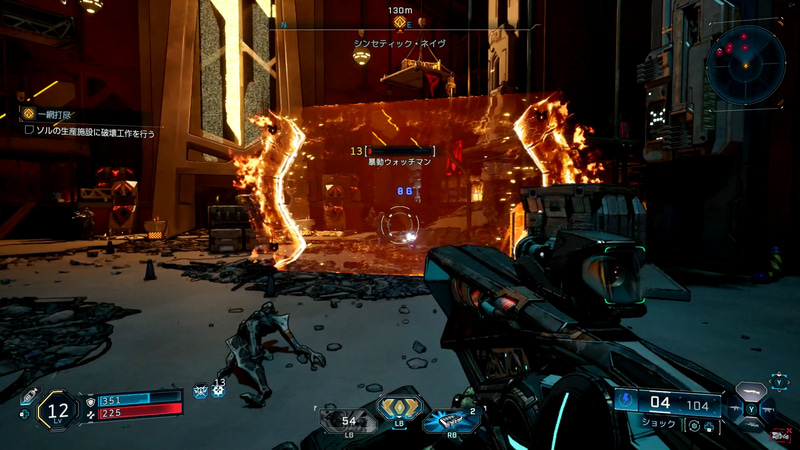This screenshot has width=800, height=450.
Task: Toggle the shock element lightning icon
Action: (x=627, y=403)
